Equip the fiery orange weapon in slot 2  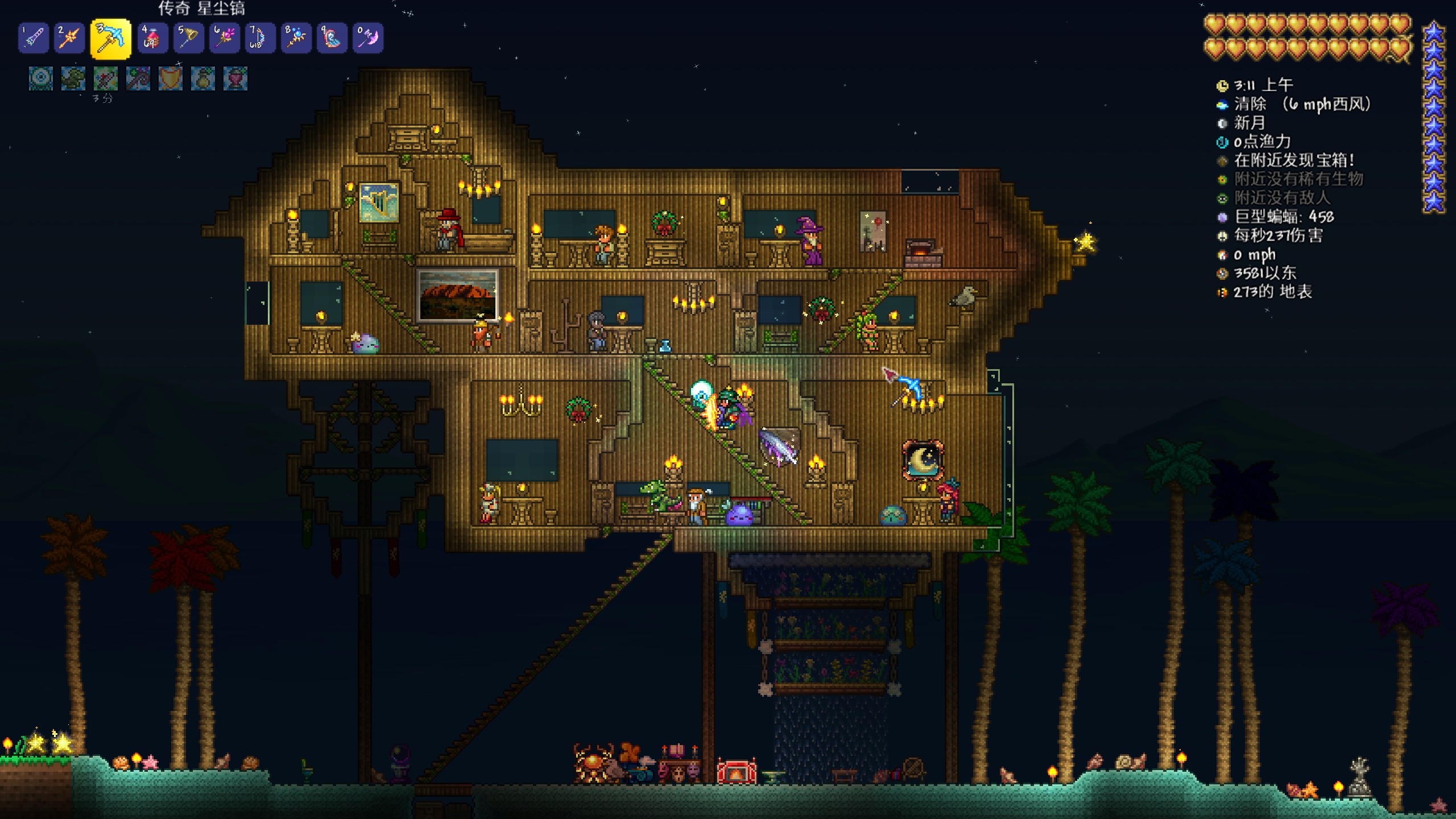click(x=69, y=38)
